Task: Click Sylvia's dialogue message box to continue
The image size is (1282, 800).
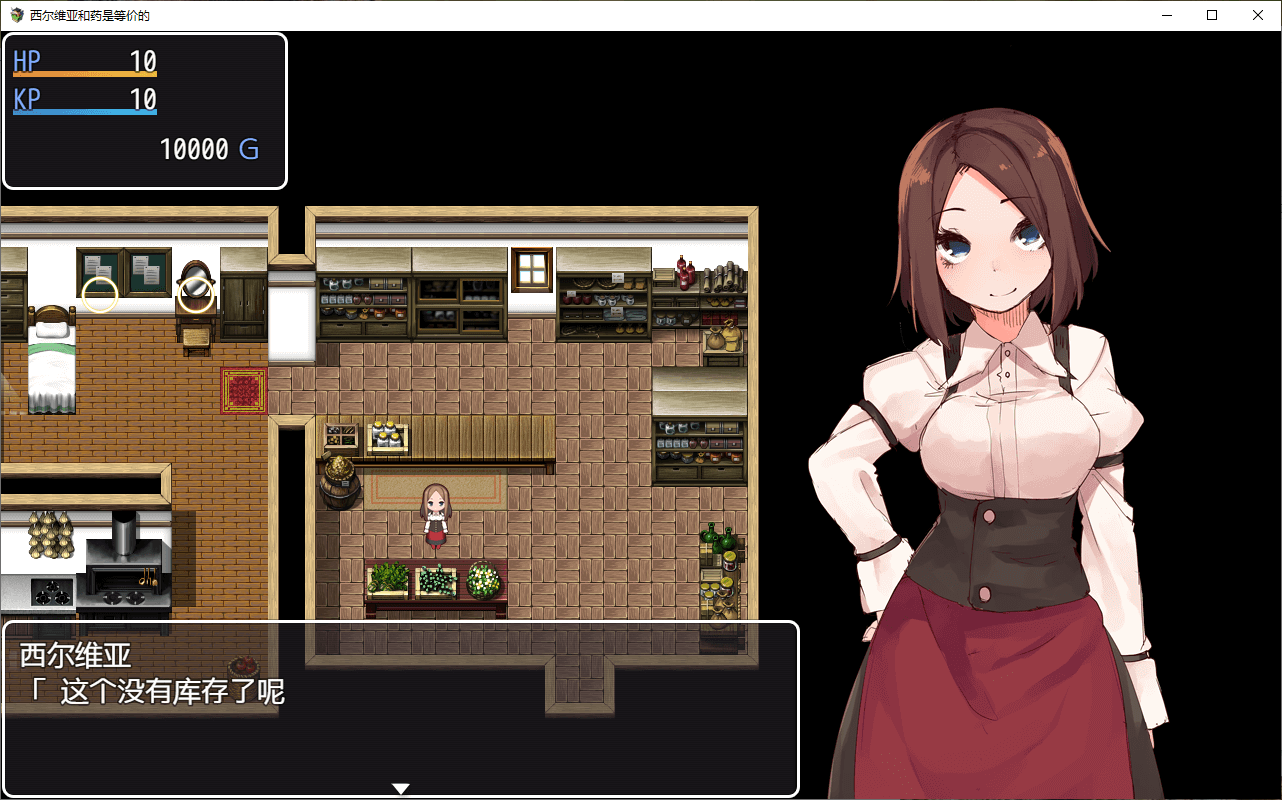Action: pos(400,708)
